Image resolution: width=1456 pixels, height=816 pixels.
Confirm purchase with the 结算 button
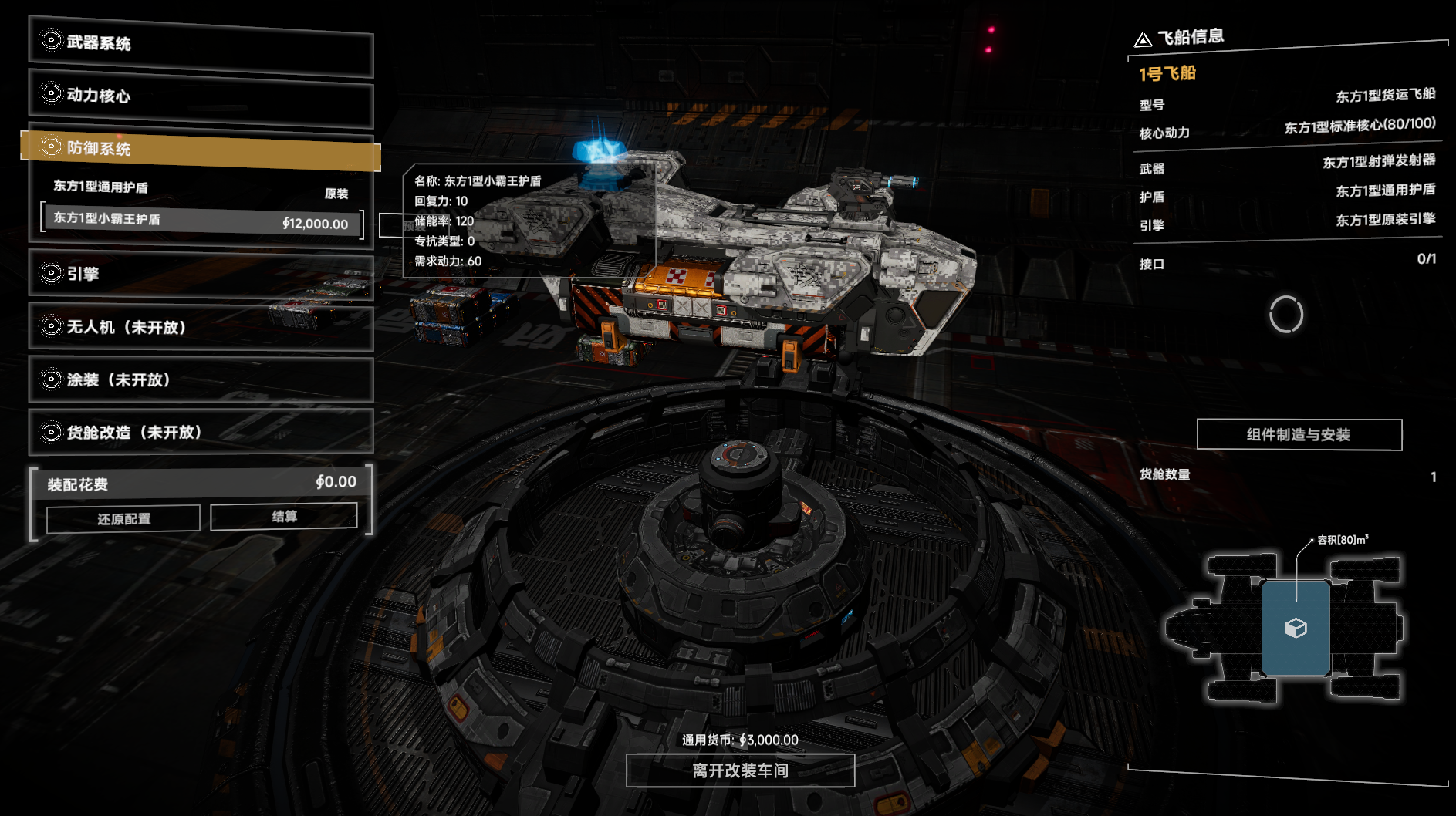[x=284, y=517]
